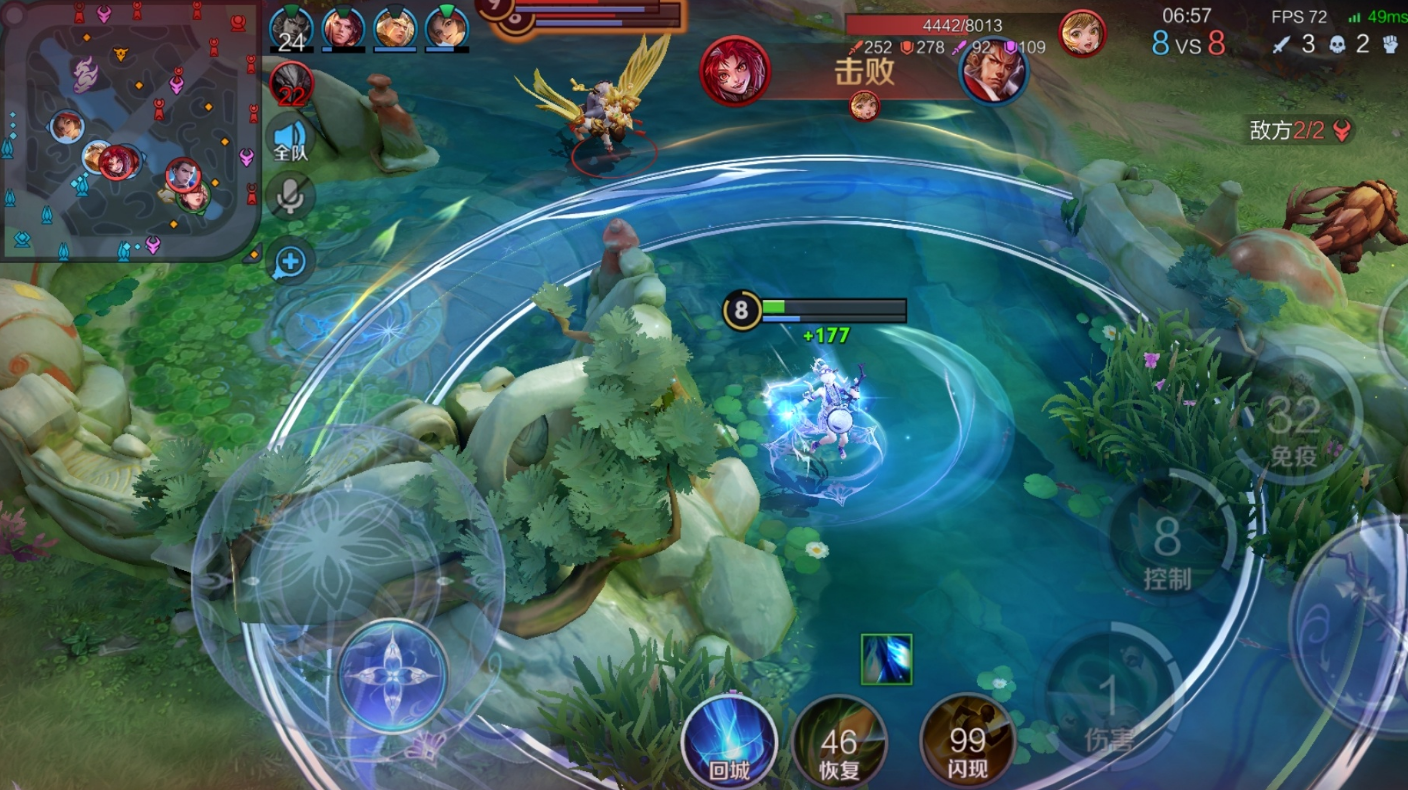The image size is (1408, 790).
Task: Trigger the 控制 control skill
Action: (x=1167, y=542)
